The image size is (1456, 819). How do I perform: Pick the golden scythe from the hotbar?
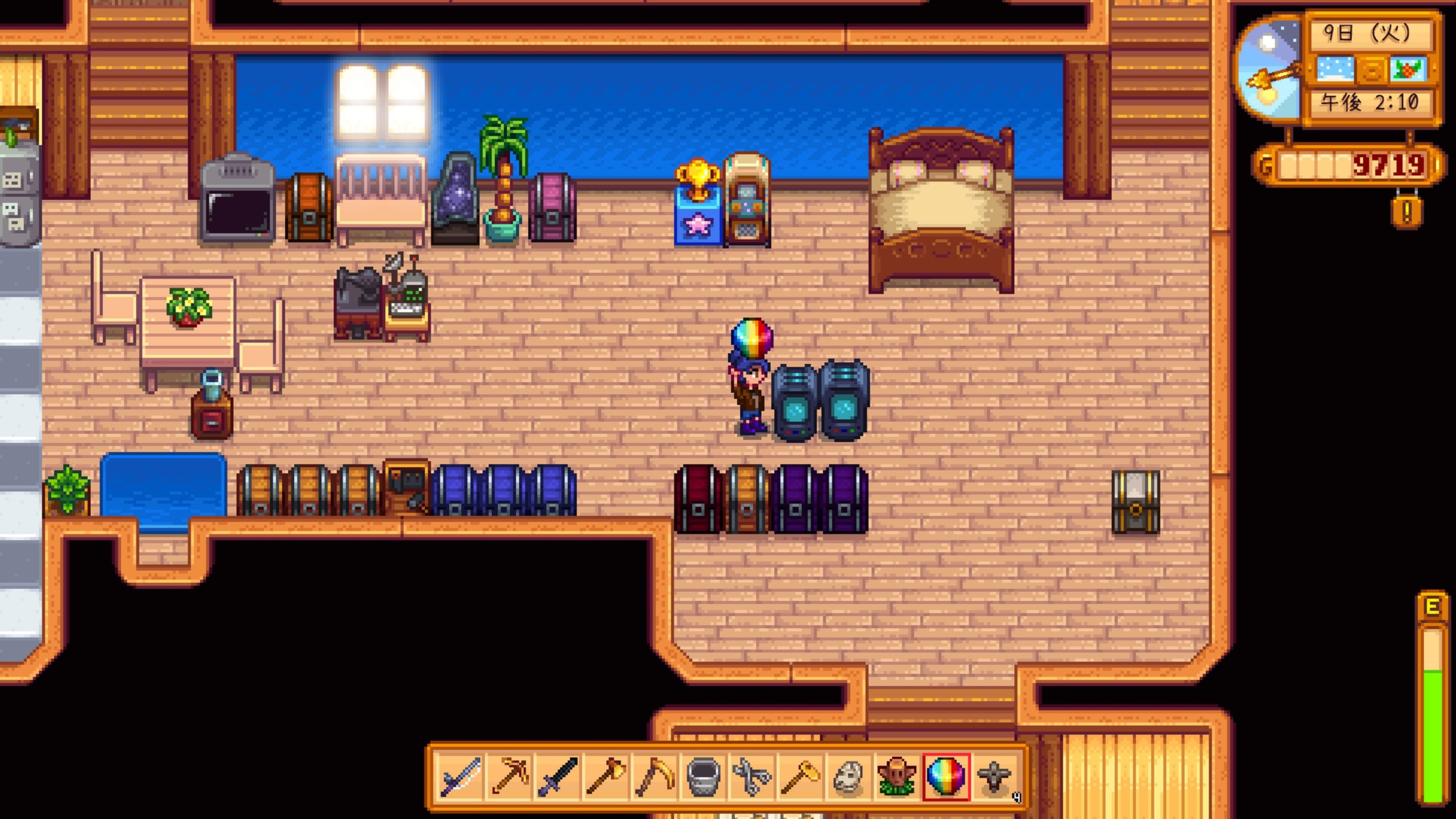click(654, 776)
